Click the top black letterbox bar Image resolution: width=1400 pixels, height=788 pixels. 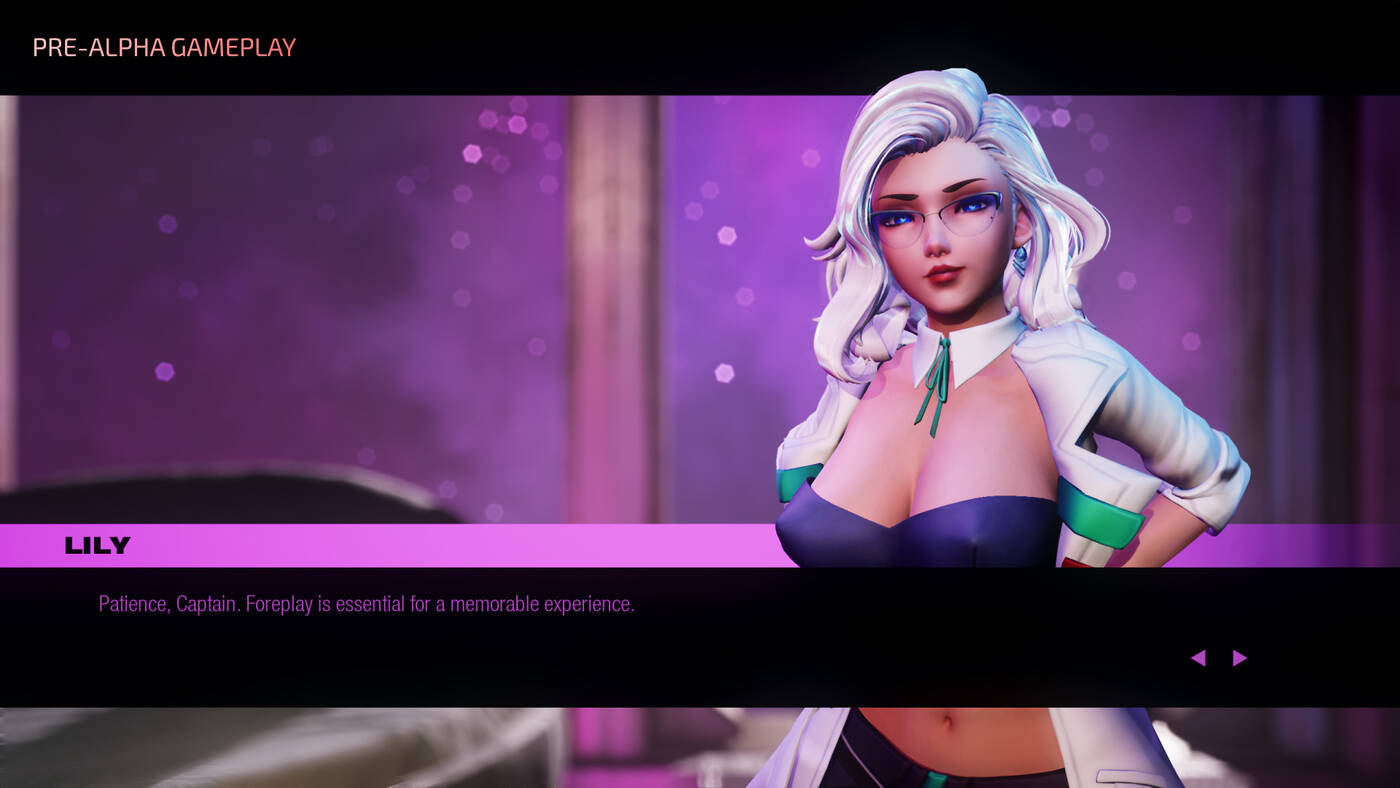[x=700, y=45]
